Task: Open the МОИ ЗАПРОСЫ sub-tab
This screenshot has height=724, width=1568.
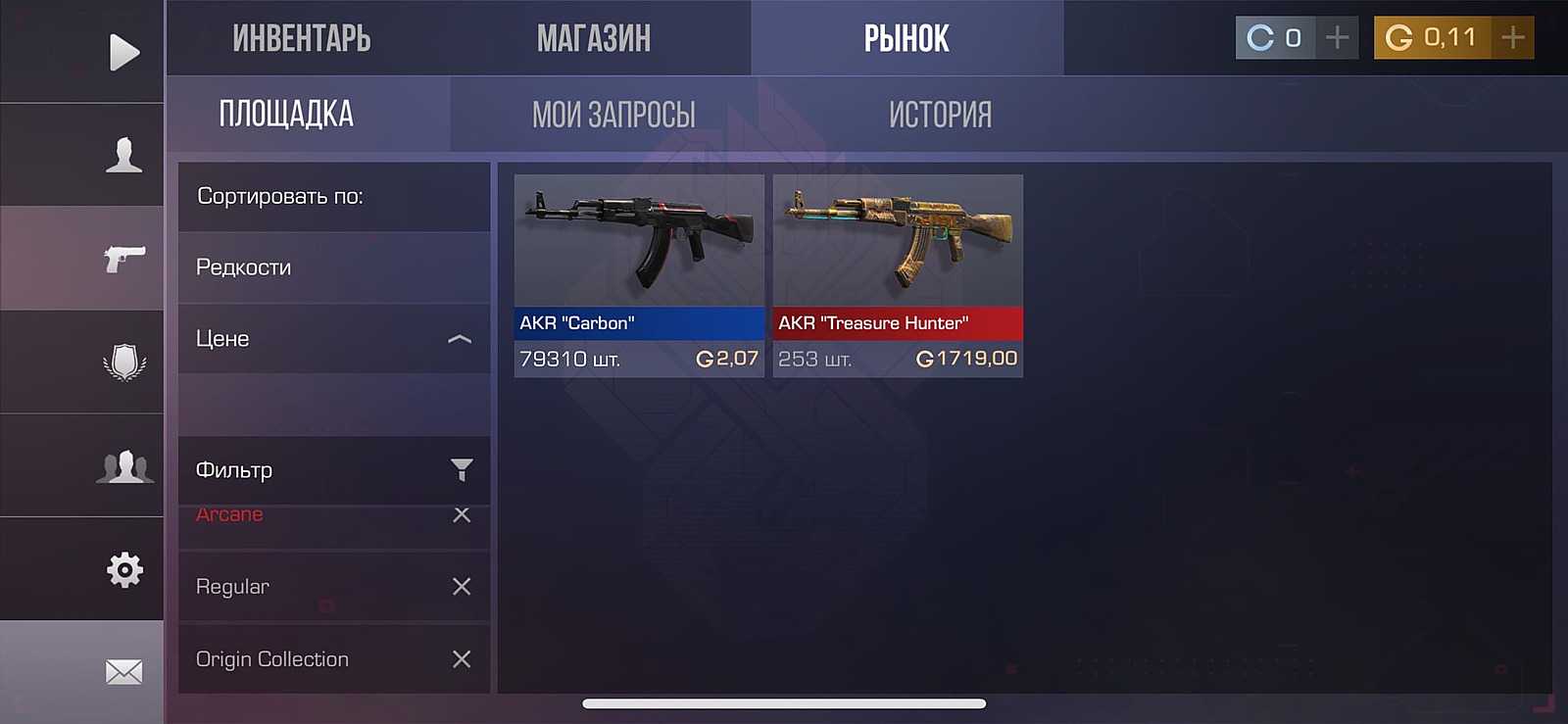Action: click(613, 115)
